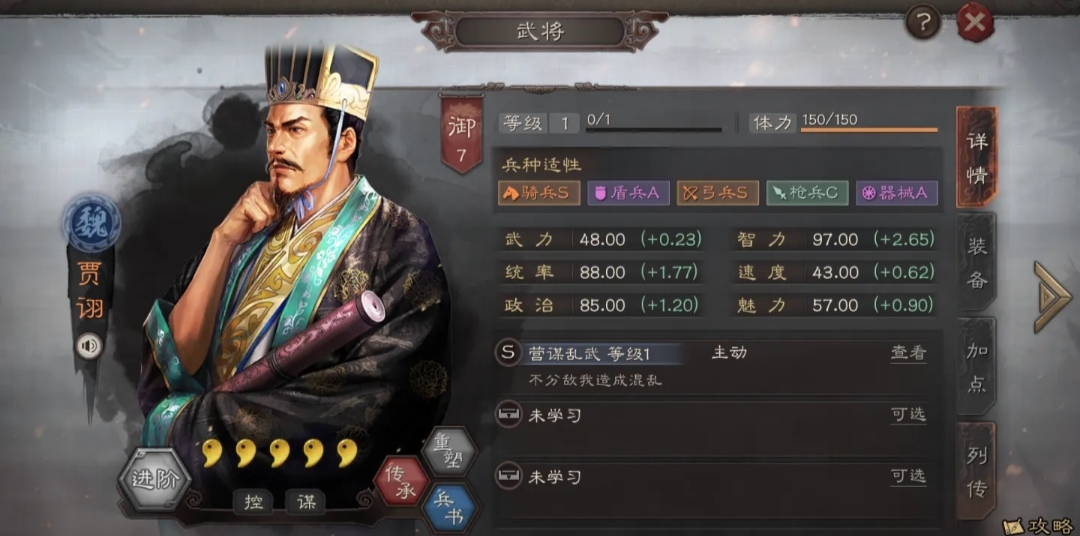Open the 装备 equipment tab
The width and height of the screenshot is (1080, 536).
976,262
